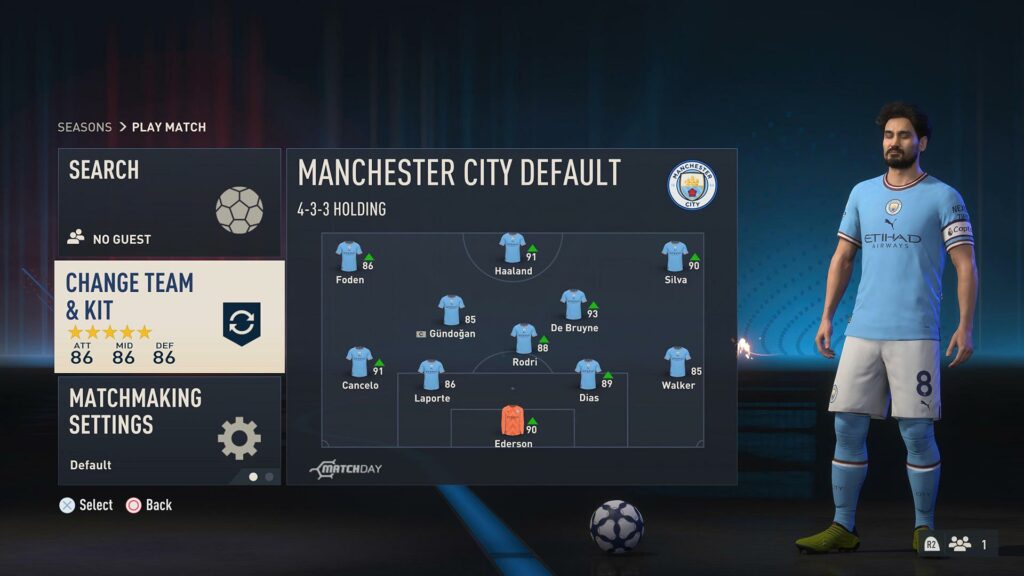This screenshot has height=576, width=1024.
Task: Select De Bruyne in midfield
Action: point(573,304)
